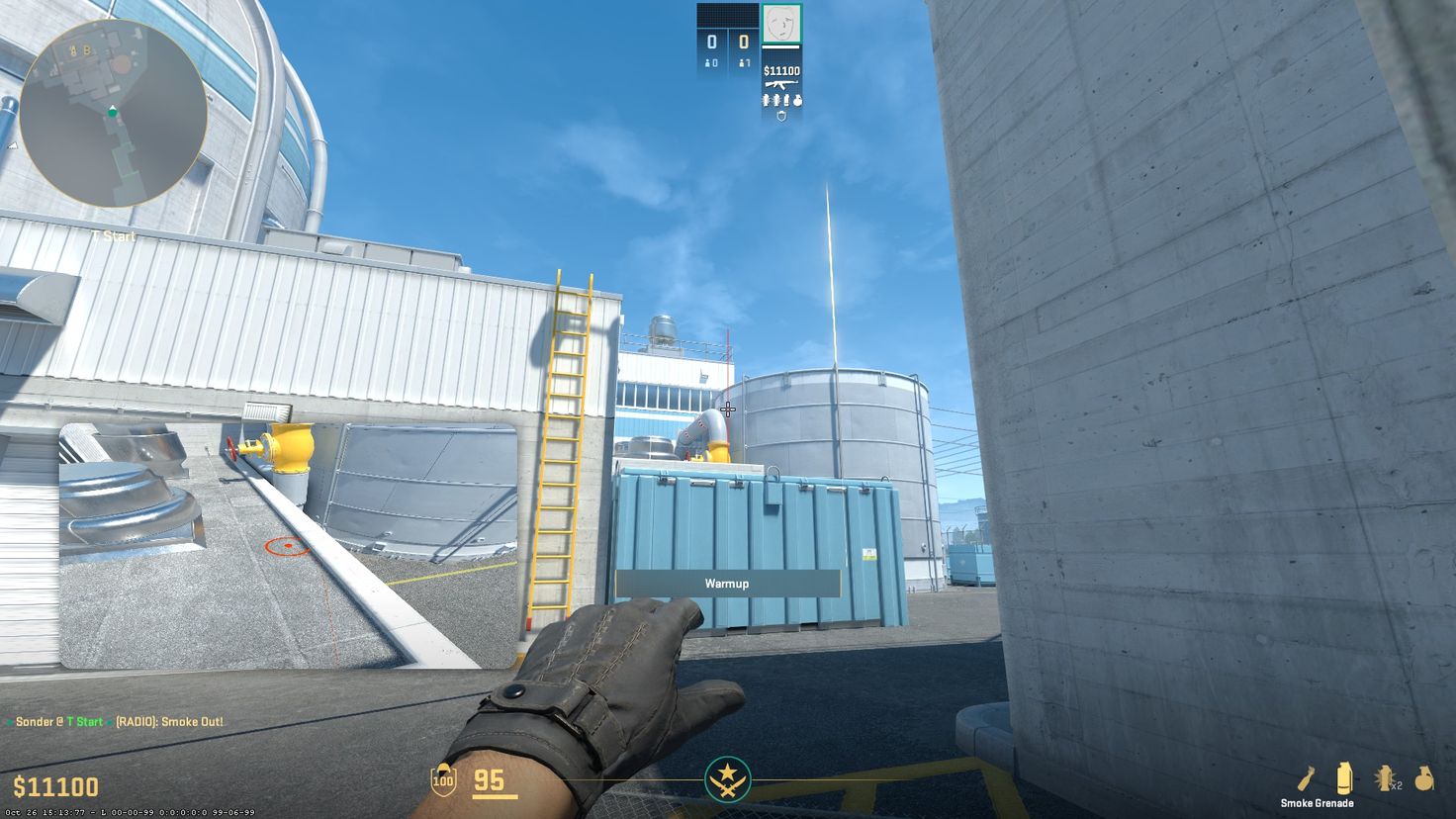Open the CT score column showing 0
Viewport: 1456px width, 819px height.
pyautogui.click(x=712, y=40)
